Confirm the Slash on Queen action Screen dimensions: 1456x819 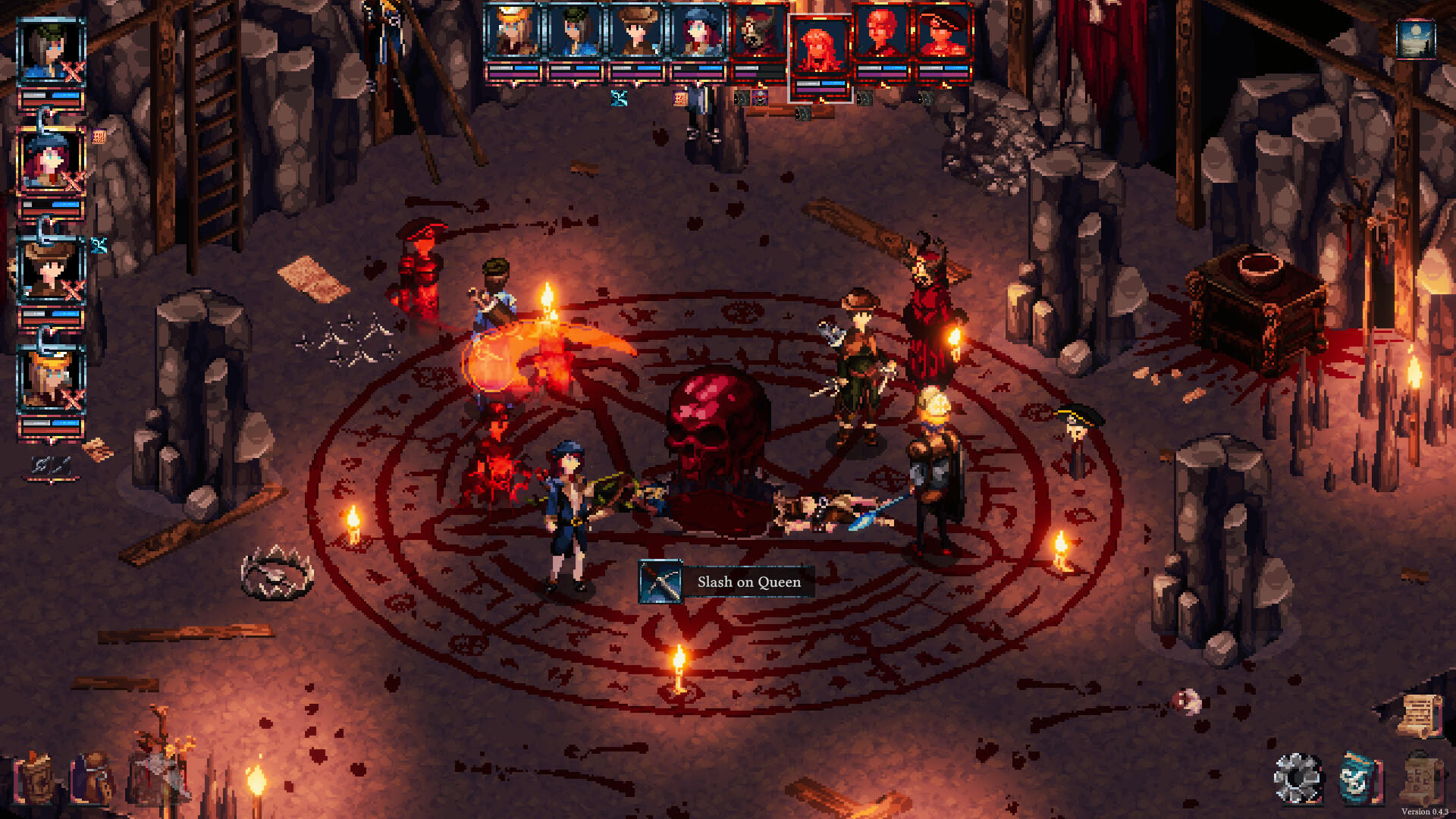pyautogui.click(x=748, y=582)
